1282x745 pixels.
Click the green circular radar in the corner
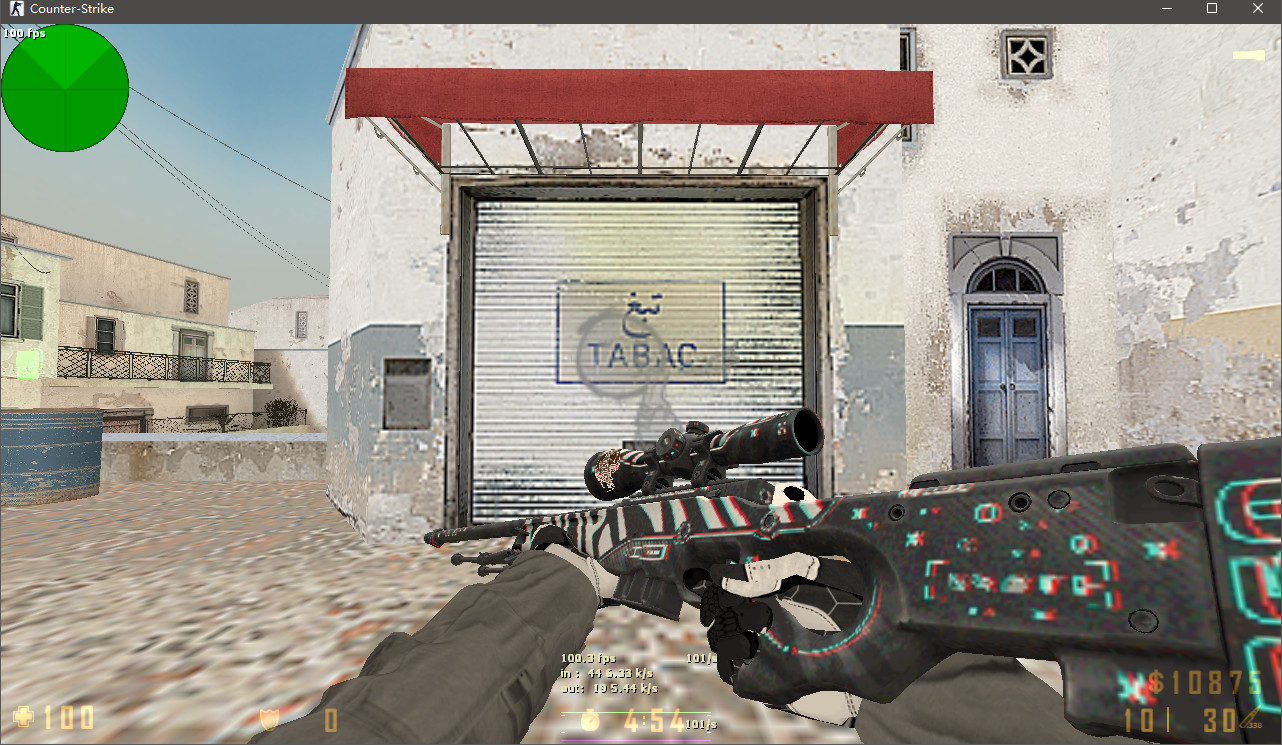tap(64, 88)
